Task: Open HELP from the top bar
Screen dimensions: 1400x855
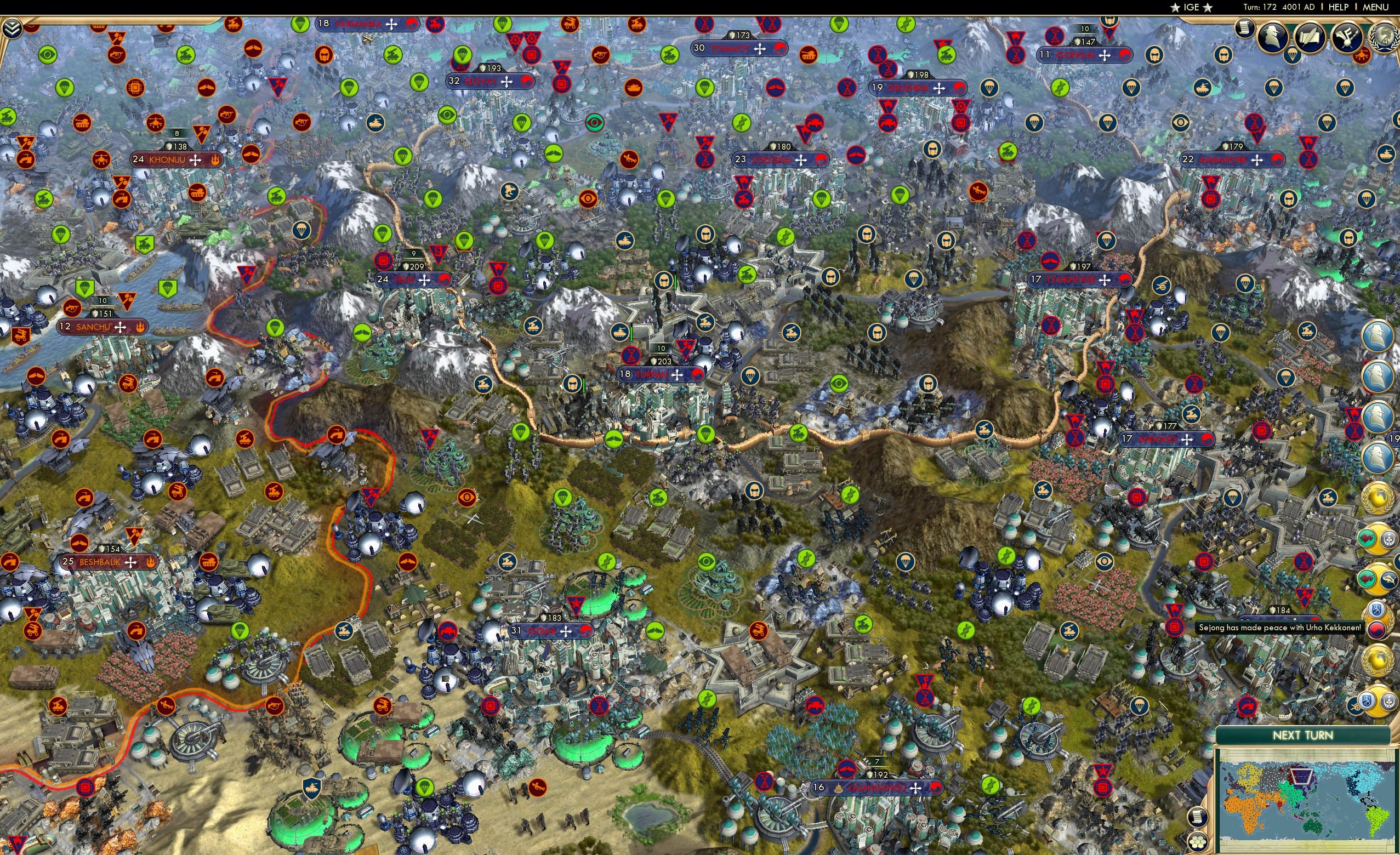Action: click(1339, 7)
